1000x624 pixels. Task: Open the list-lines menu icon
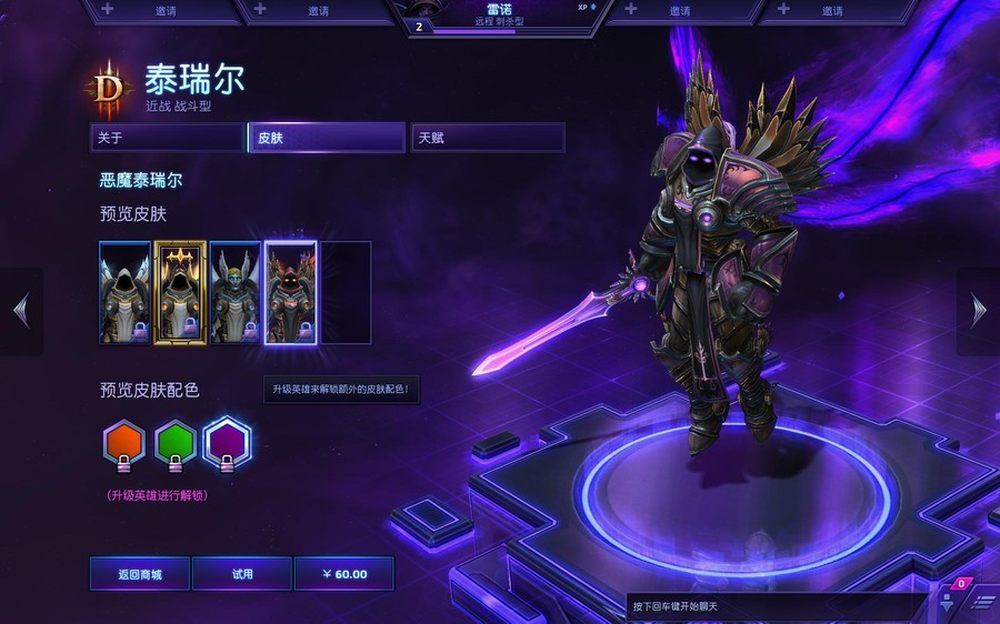982,602
